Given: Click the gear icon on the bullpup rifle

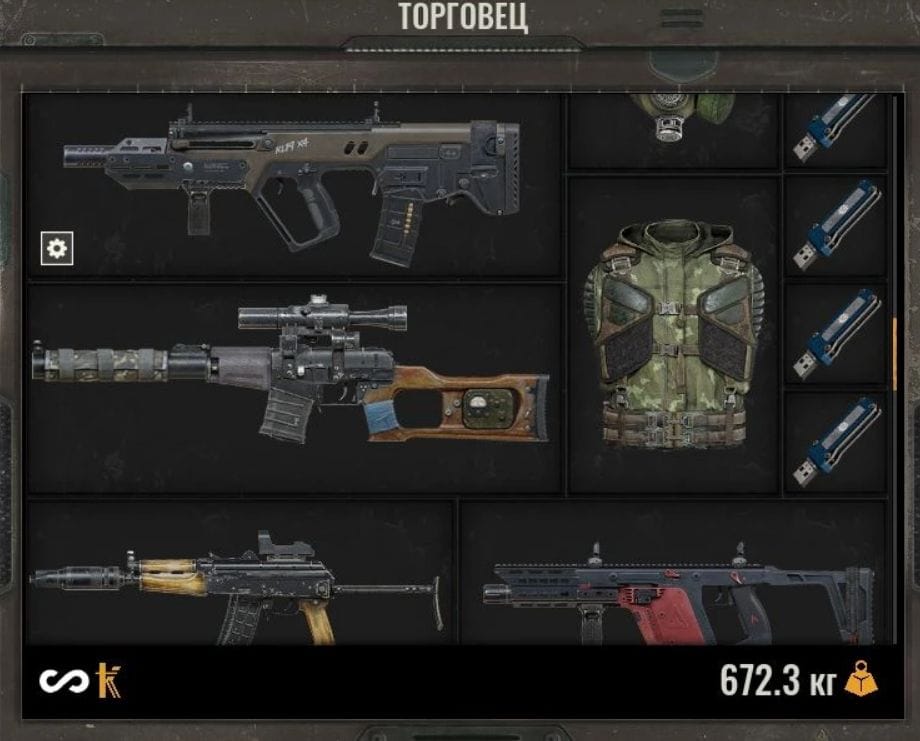Looking at the screenshot, I should (57, 248).
